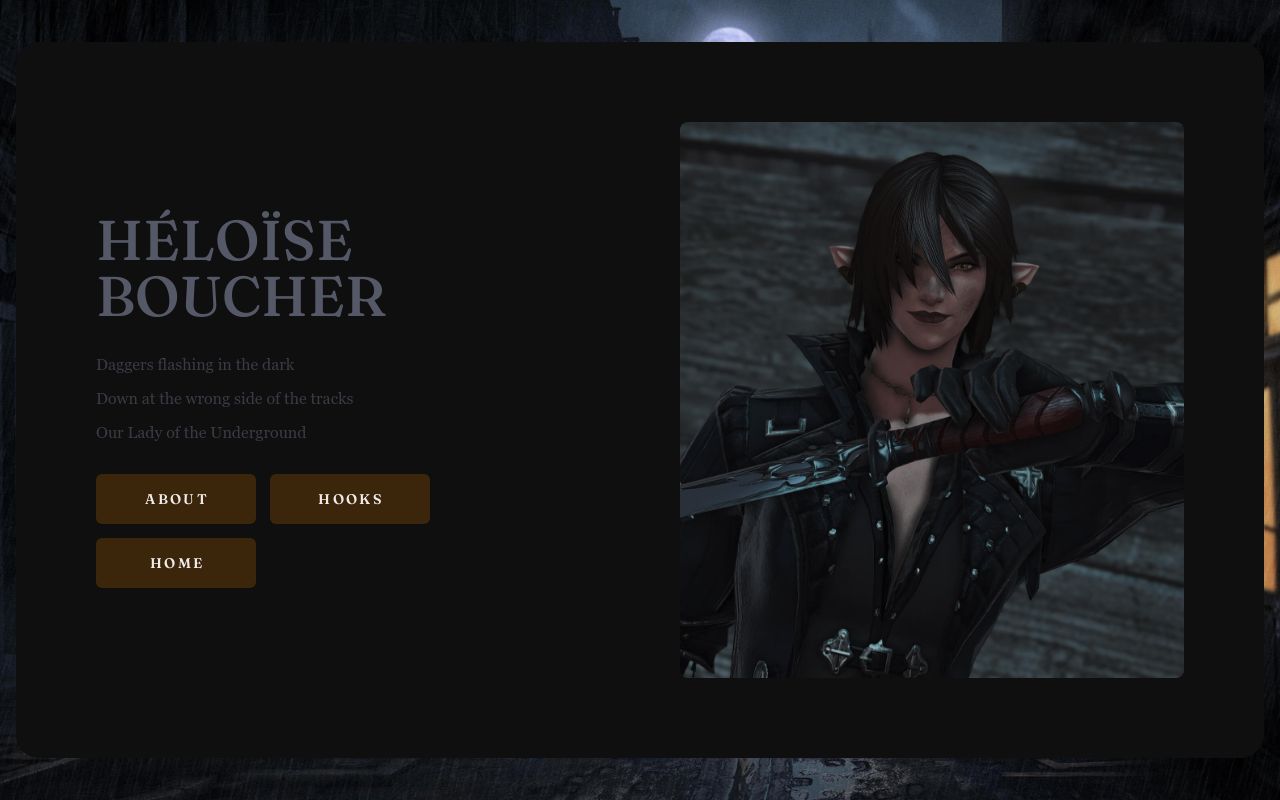Image resolution: width=1280 pixels, height=800 pixels.
Task: Click the surname 'BOUCHER' in the title
Action: pyautogui.click(x=240, y=297)
